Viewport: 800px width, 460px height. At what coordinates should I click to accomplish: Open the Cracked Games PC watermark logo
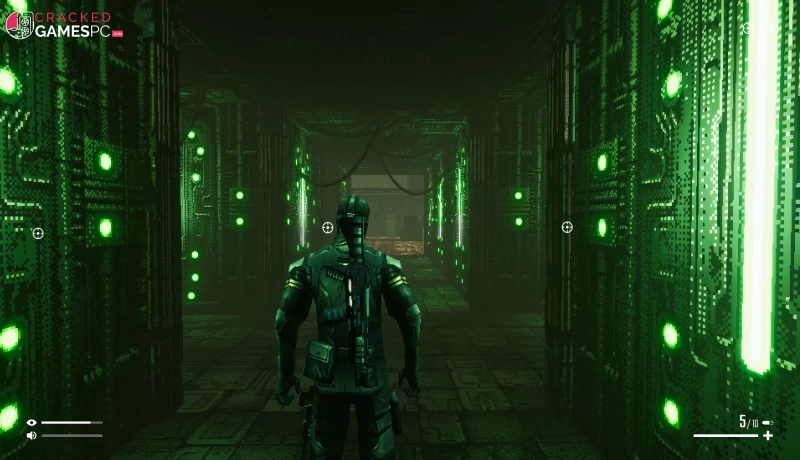tap(64, 25)
